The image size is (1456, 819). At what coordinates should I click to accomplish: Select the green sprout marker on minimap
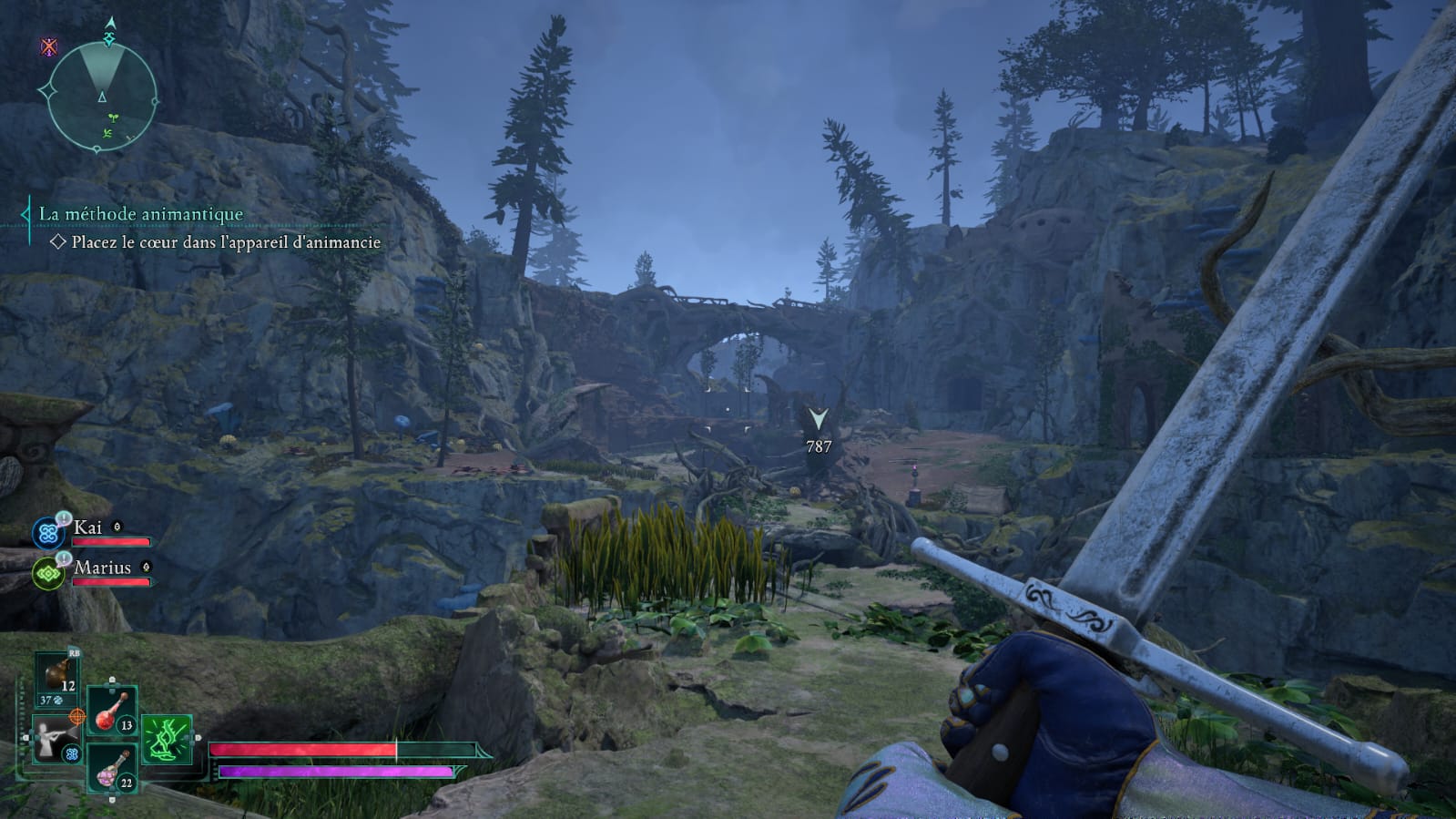point(113,118)
